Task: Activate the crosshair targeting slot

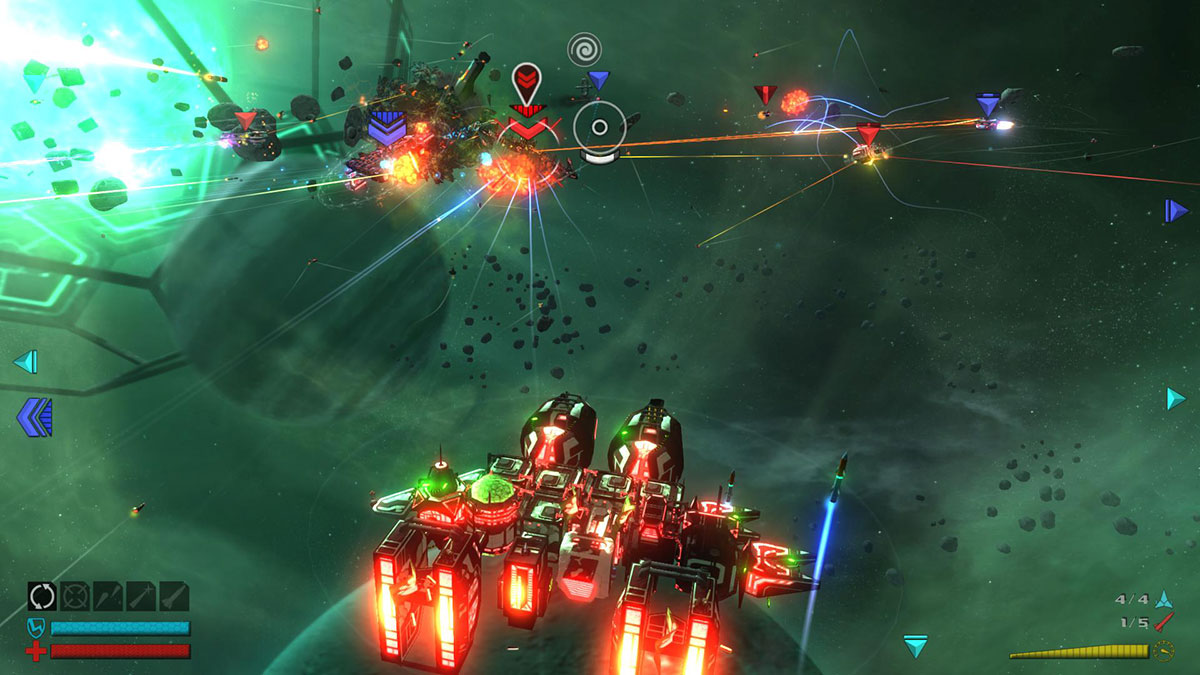Action: (75, 597)
